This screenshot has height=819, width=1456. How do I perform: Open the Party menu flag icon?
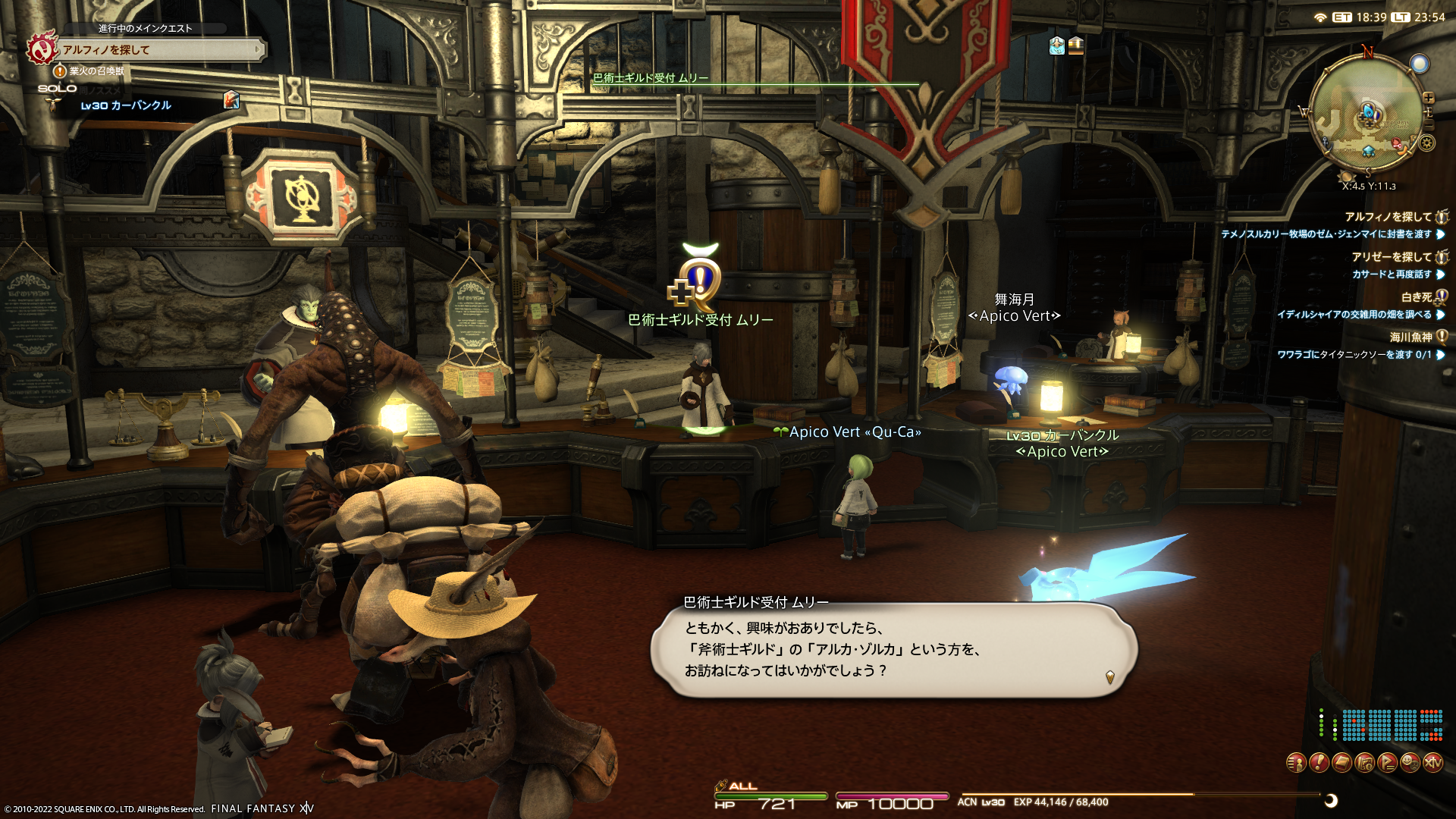pos(1387,762)
